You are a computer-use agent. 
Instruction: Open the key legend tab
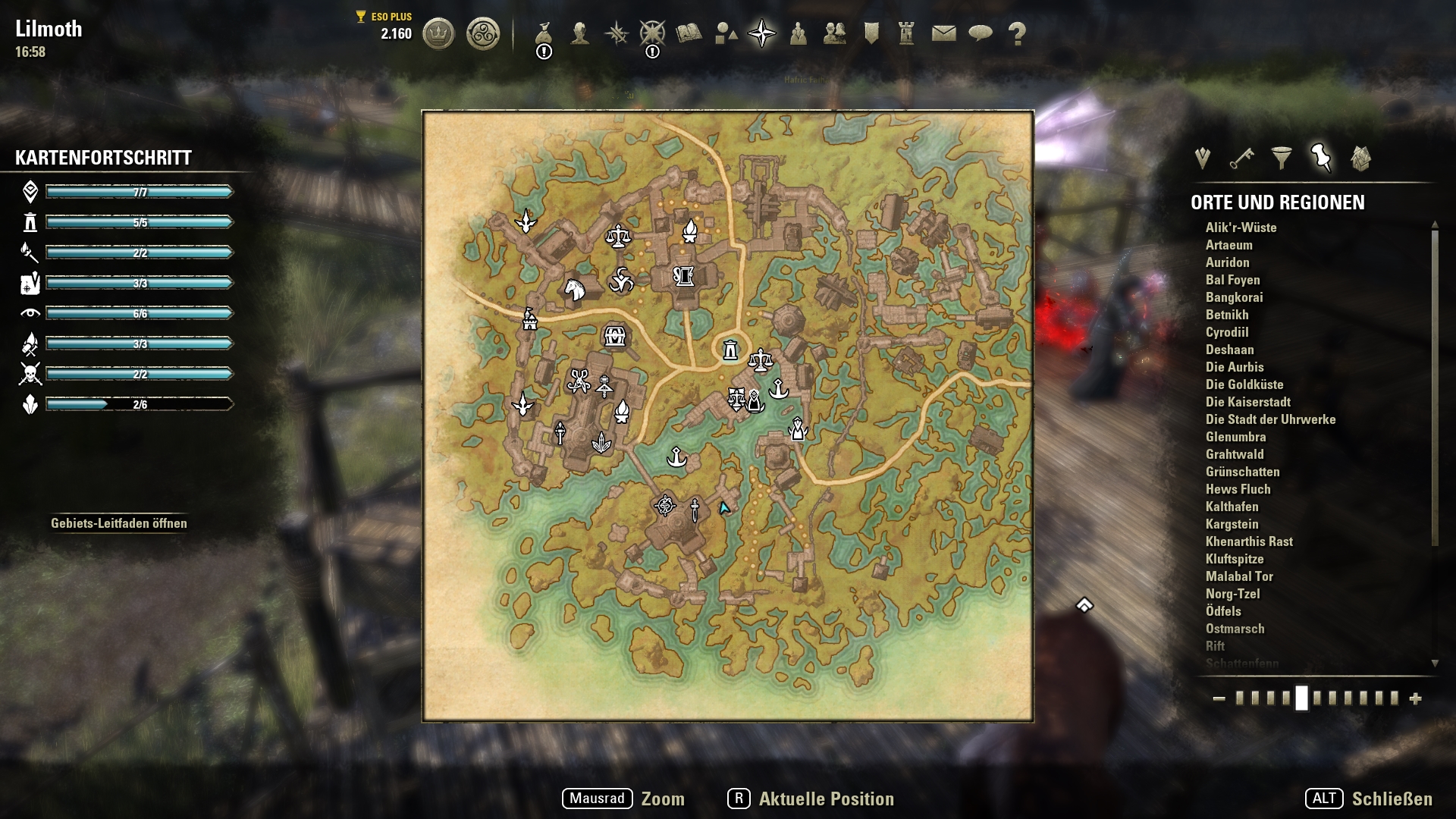(x=1241, y=158)
